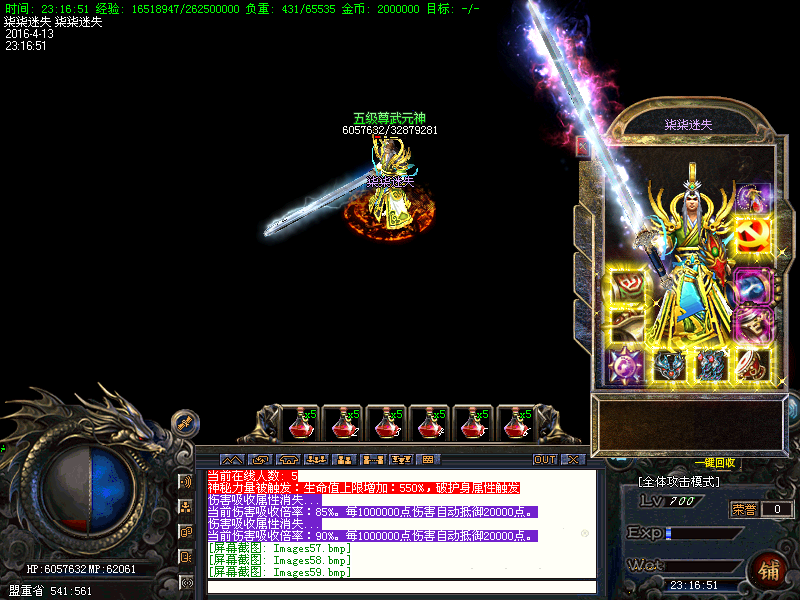
Task: Close the character equipment panel
Action: [582, 146]
